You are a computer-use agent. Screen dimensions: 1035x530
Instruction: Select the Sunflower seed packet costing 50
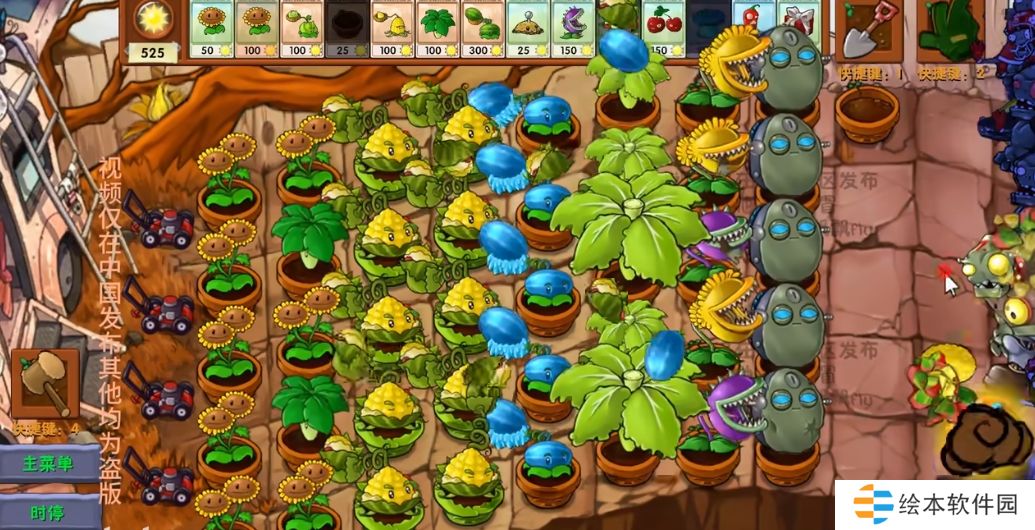click(210, 29)
